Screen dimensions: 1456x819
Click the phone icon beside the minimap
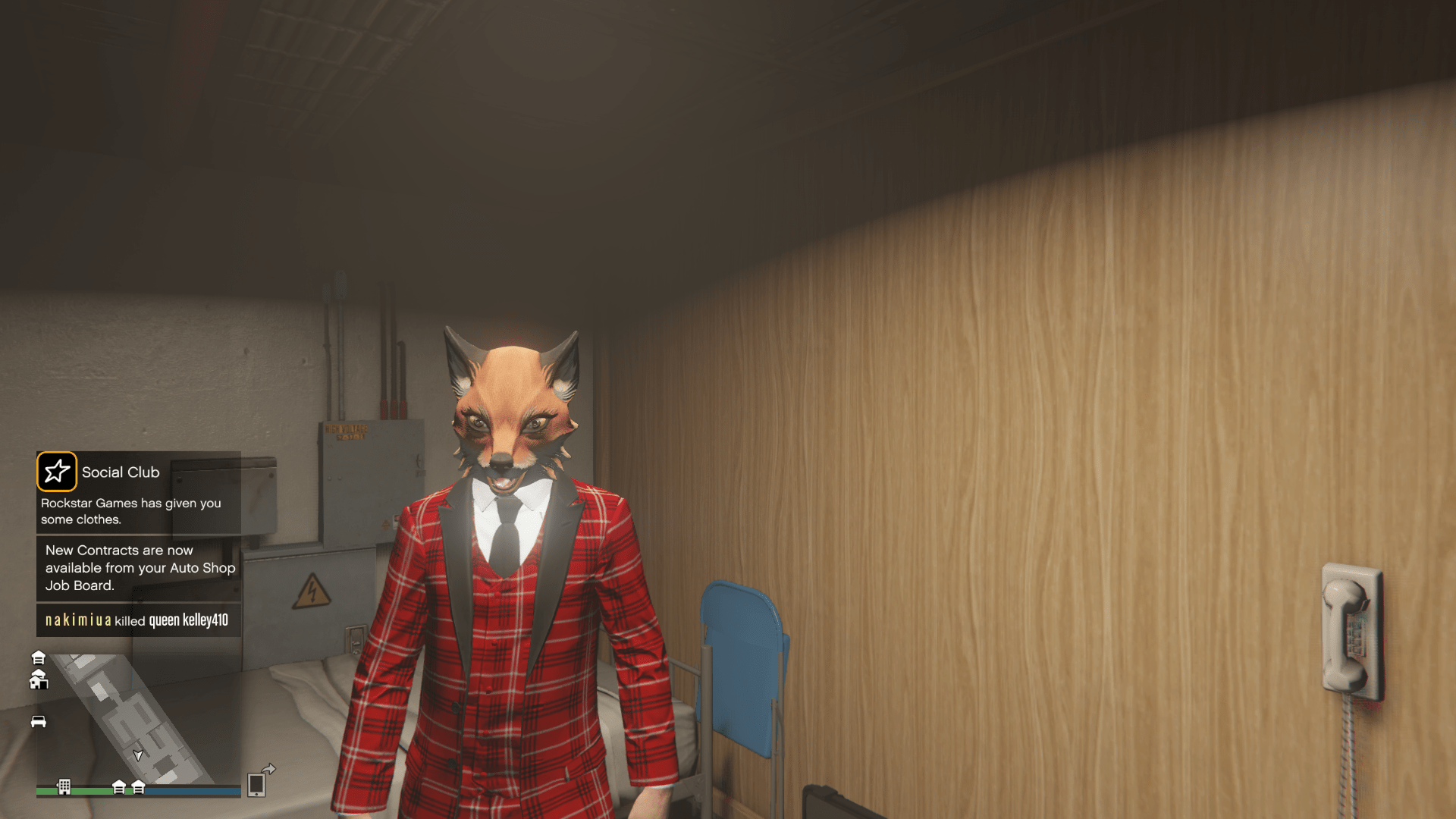point(257,785)
